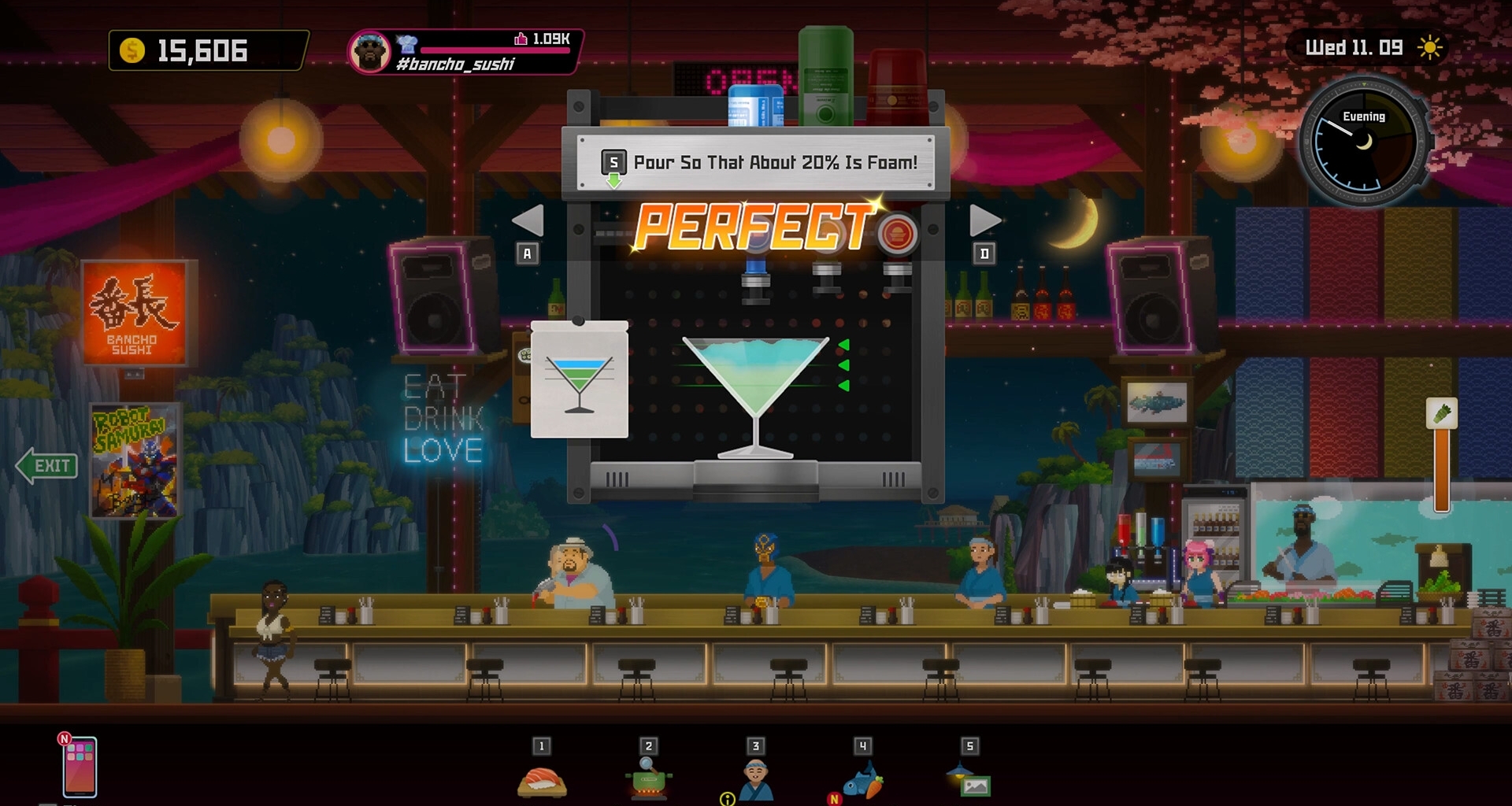The height and width of the screenshot is (806, 1512).
Task: Select the next drink with right arrow
Action: pyautogui.click(x=984, y=221)
